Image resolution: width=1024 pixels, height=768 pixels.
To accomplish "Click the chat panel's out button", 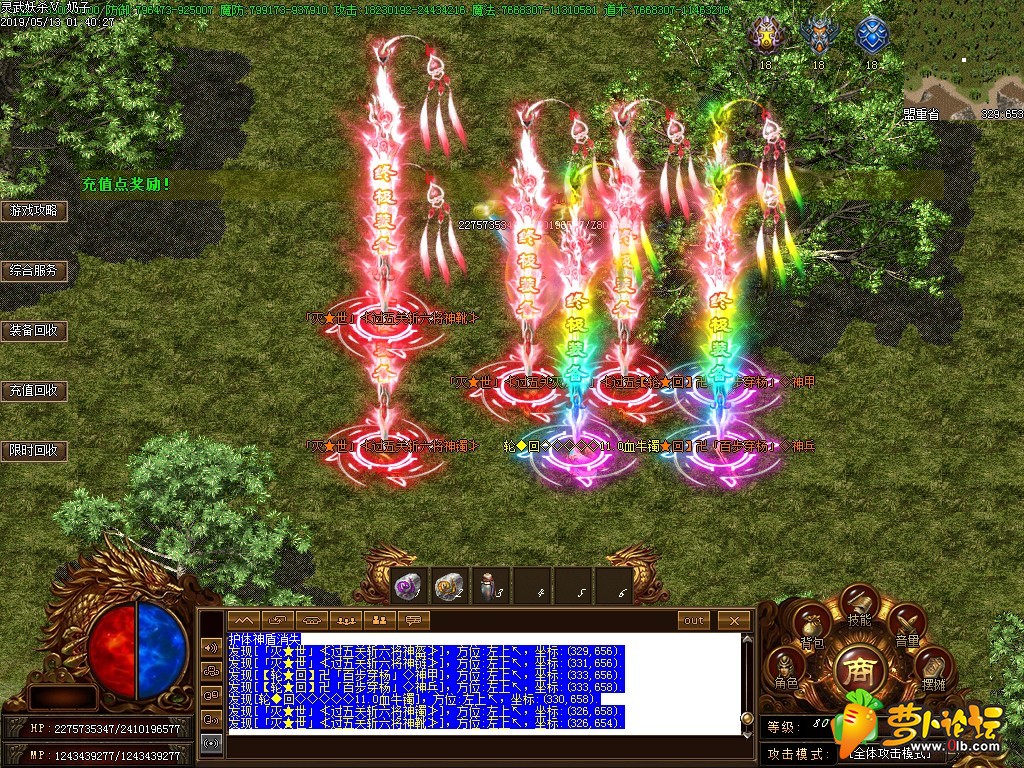I will [694, 620].
